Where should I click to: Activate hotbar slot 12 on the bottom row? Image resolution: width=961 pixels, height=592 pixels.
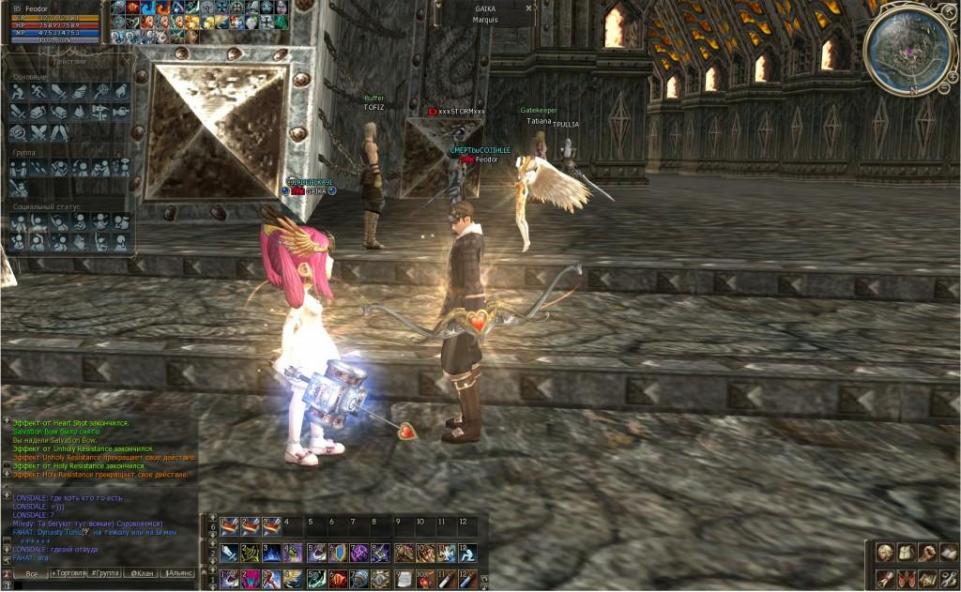[x=466, y=579]
